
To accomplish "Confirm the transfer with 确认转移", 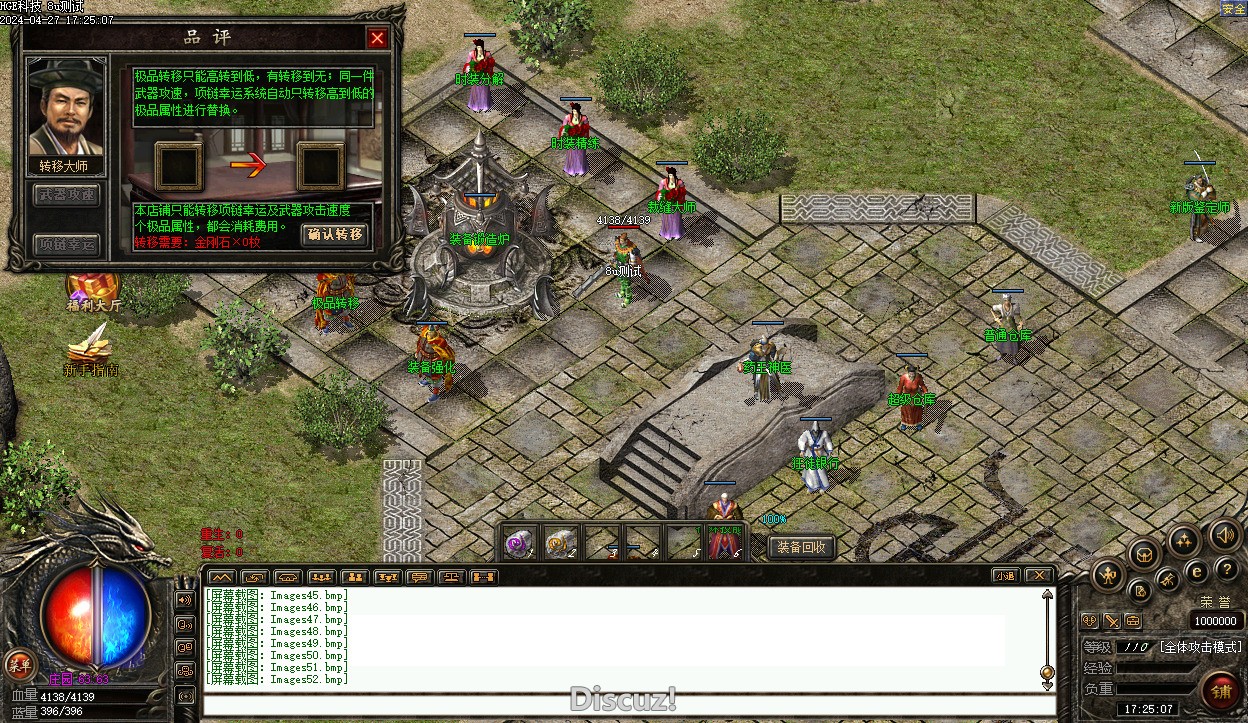I will [x=335, y=235].
